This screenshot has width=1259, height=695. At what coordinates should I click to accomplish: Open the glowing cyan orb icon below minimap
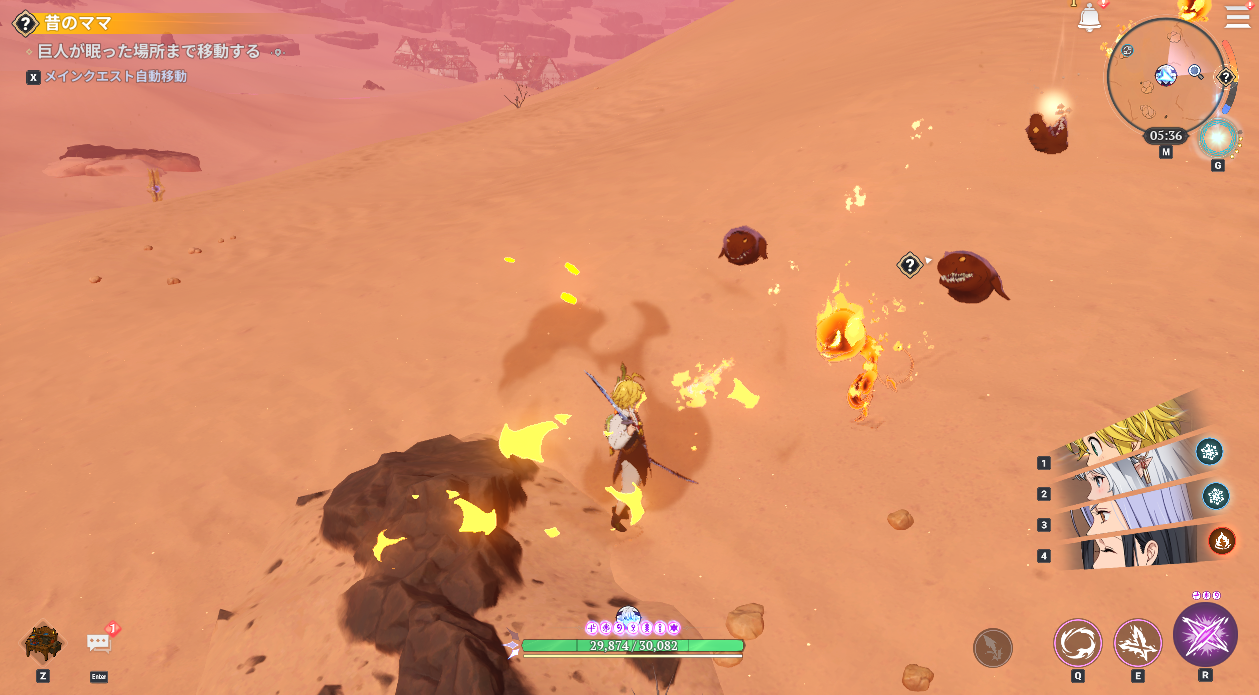1218,138
